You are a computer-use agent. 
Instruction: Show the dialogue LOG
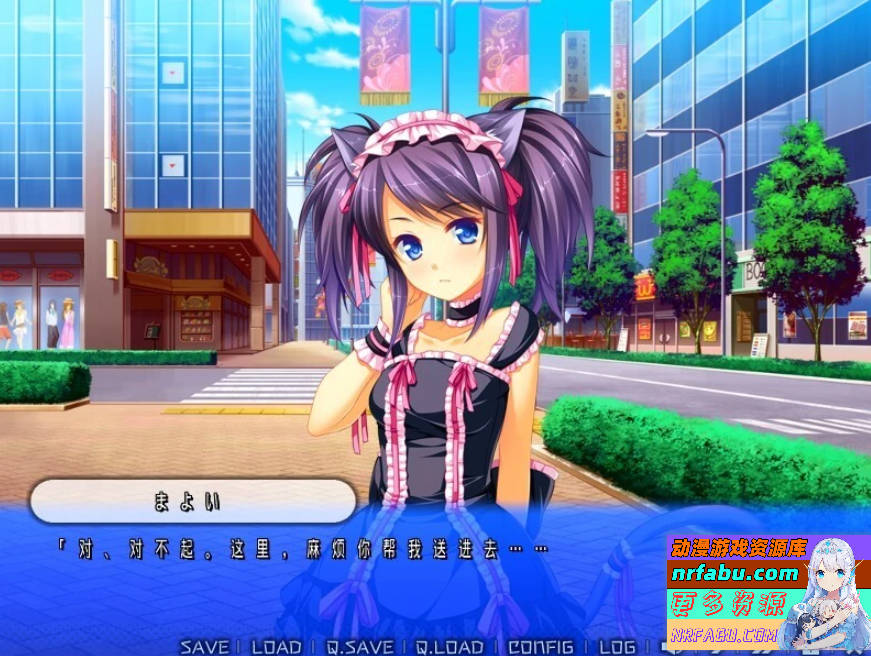click(616, 647)
